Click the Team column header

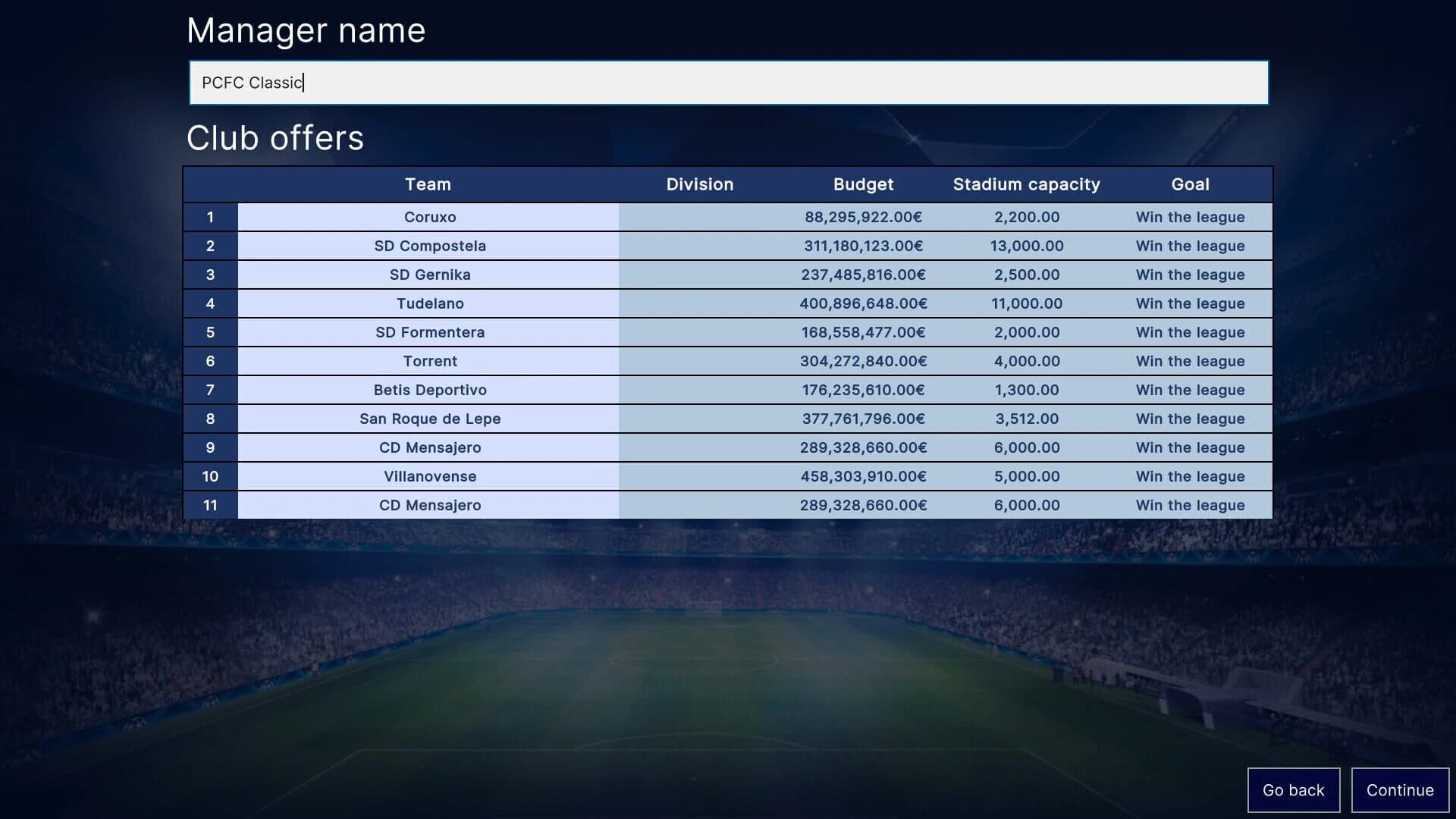pyautogui.click(x=428, y=184)
